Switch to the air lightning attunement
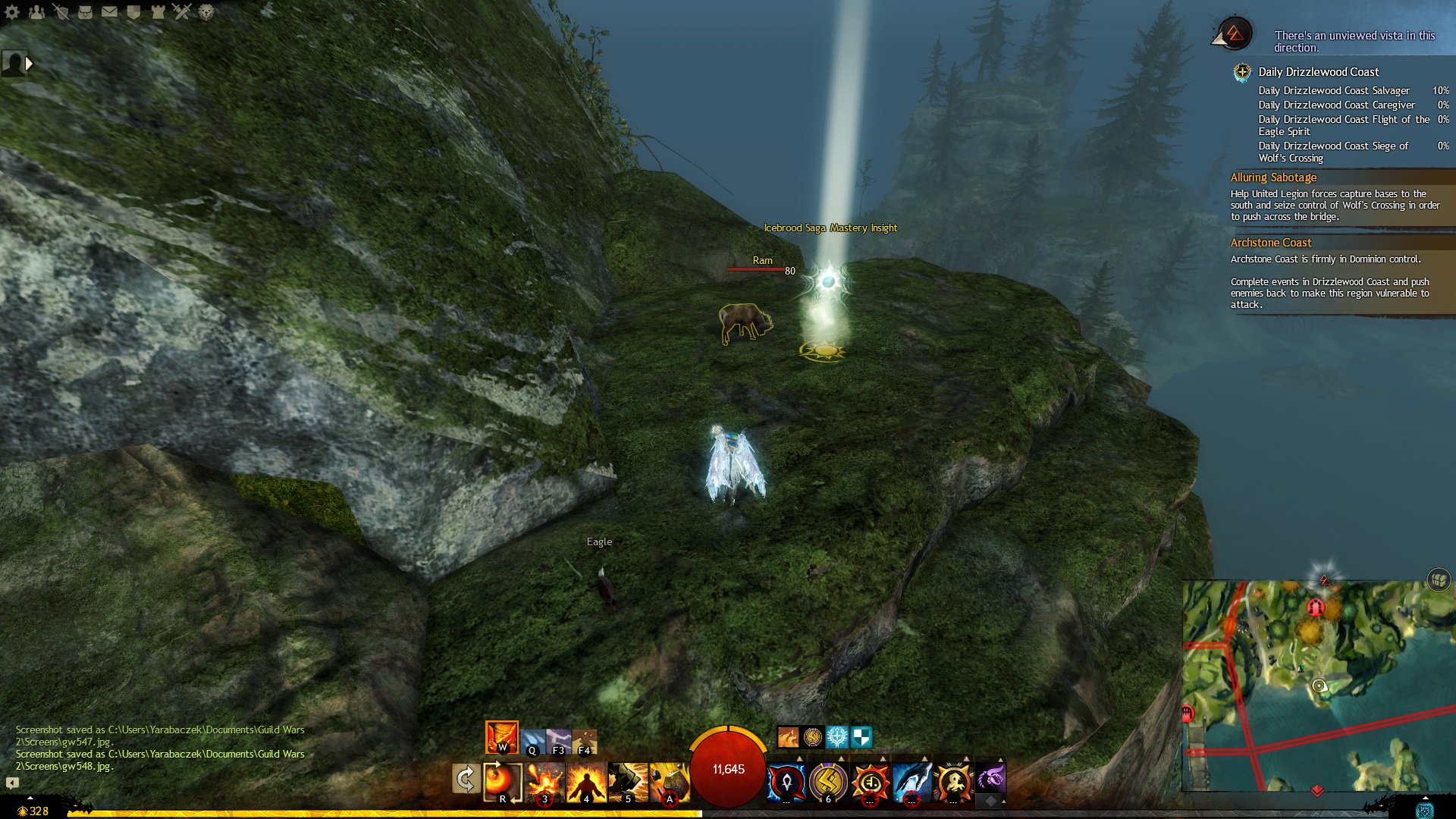 click(559, 741)
